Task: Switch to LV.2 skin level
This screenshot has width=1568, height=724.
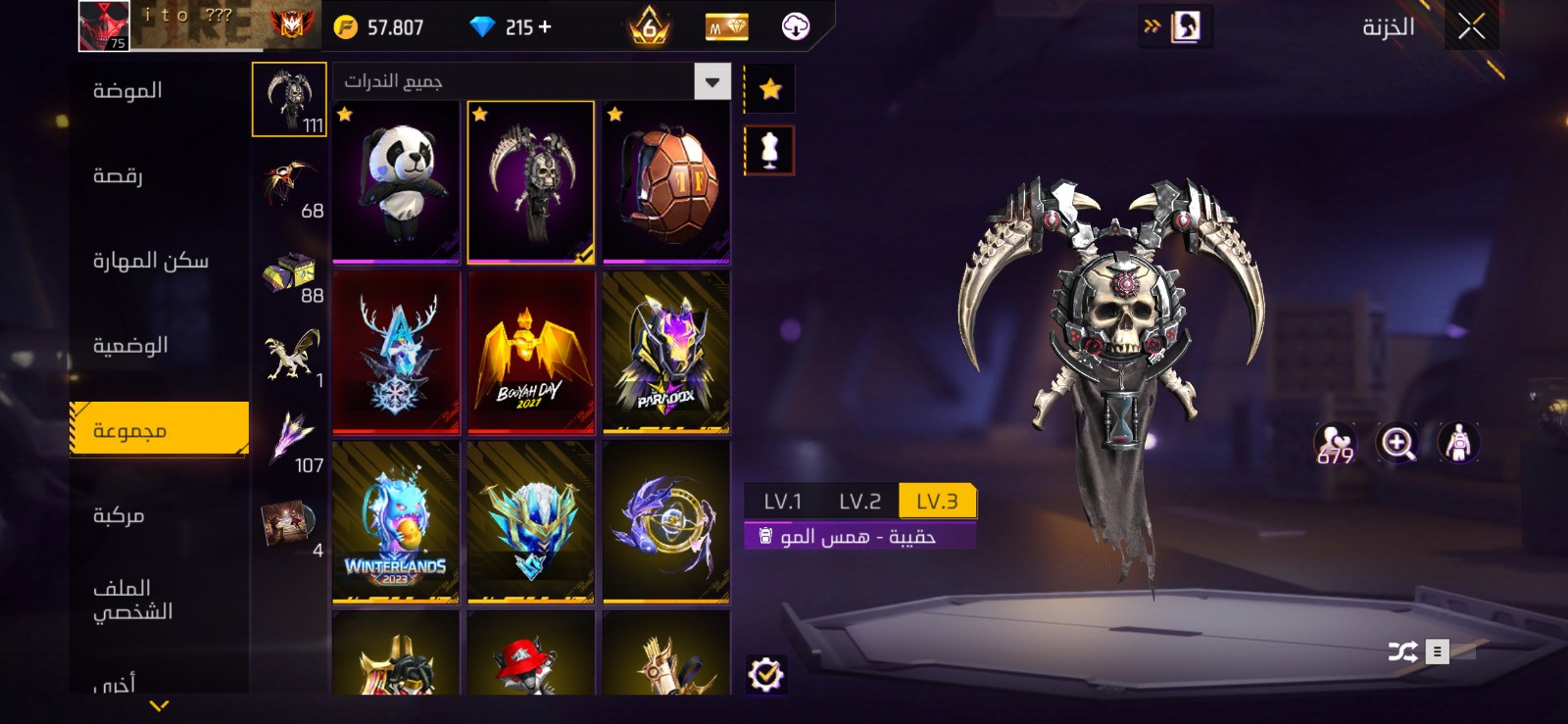Action: (859, 502)
